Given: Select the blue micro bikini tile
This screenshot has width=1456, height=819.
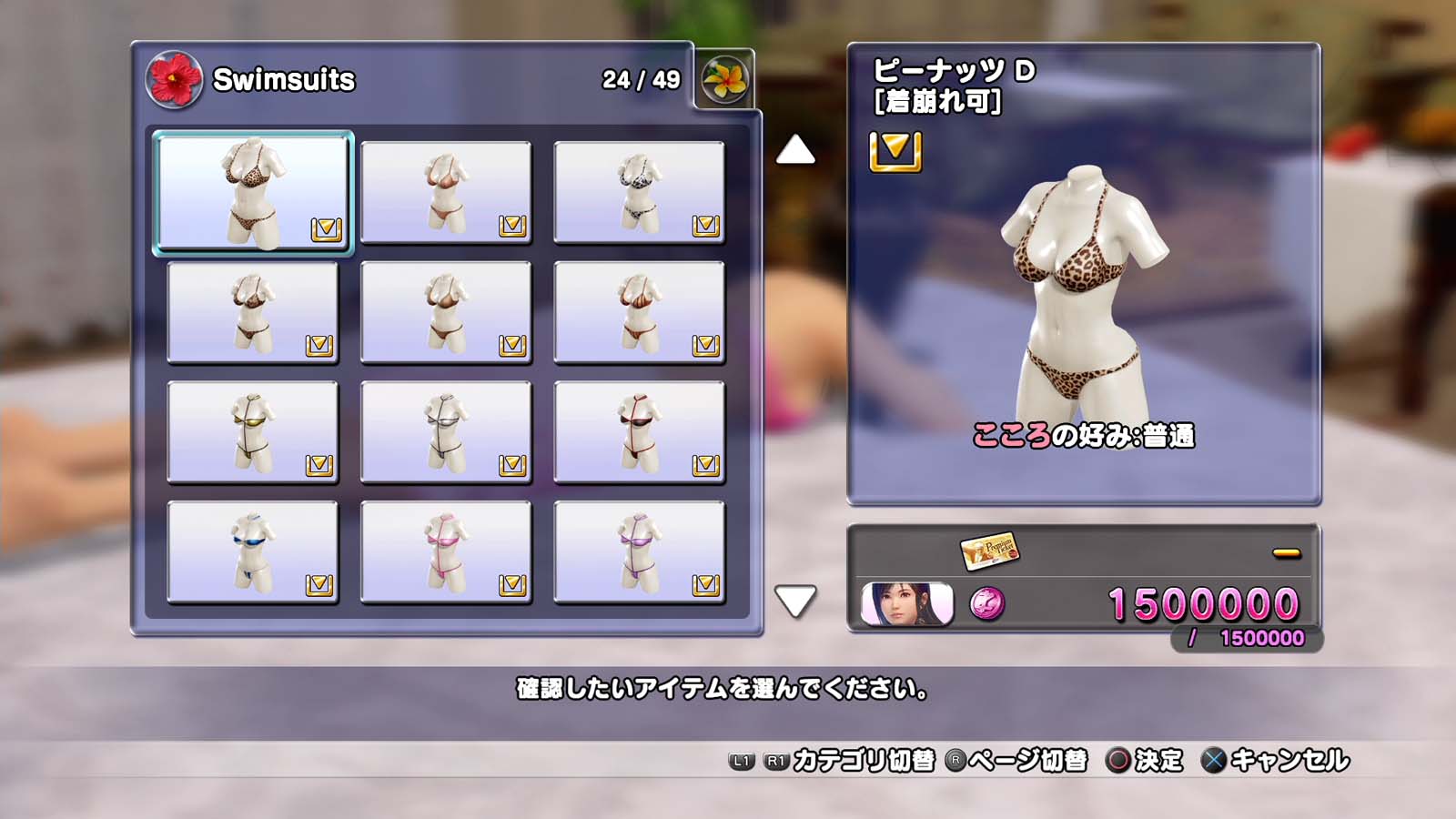Looking at the screenshot, I should pyautogui.click(x=253, y=551).
